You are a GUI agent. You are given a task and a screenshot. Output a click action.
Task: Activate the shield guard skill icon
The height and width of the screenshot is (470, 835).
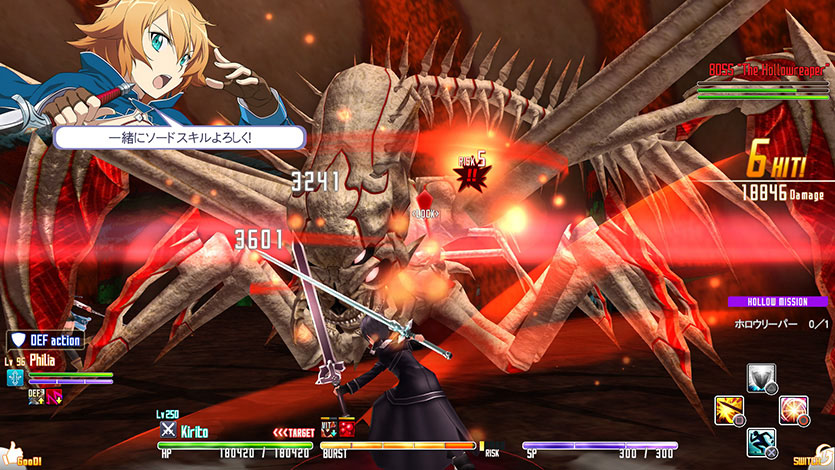[761, 379]
